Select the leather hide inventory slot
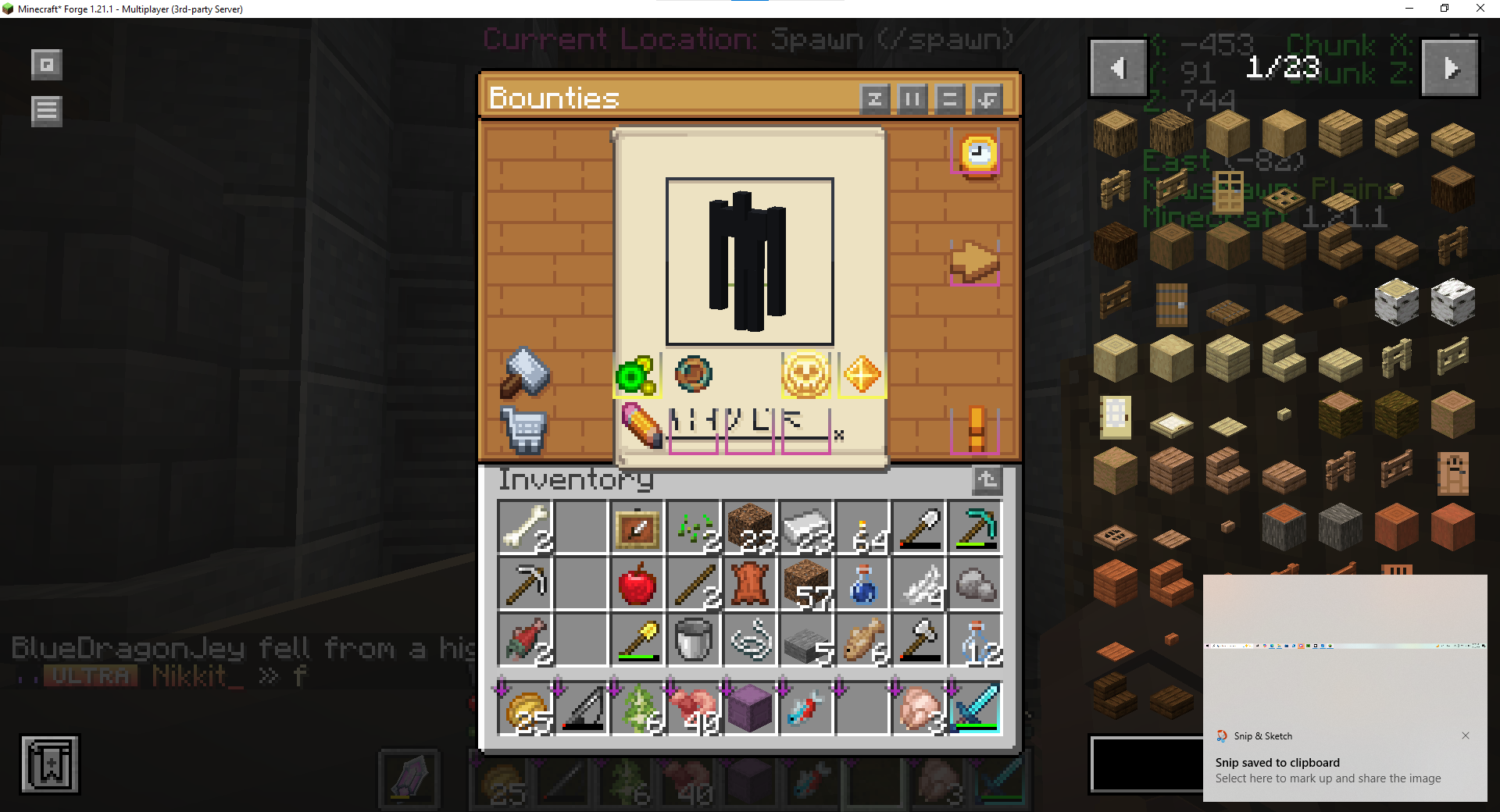Viewport: 1500px width, 812px height. (x=749, y=584)
